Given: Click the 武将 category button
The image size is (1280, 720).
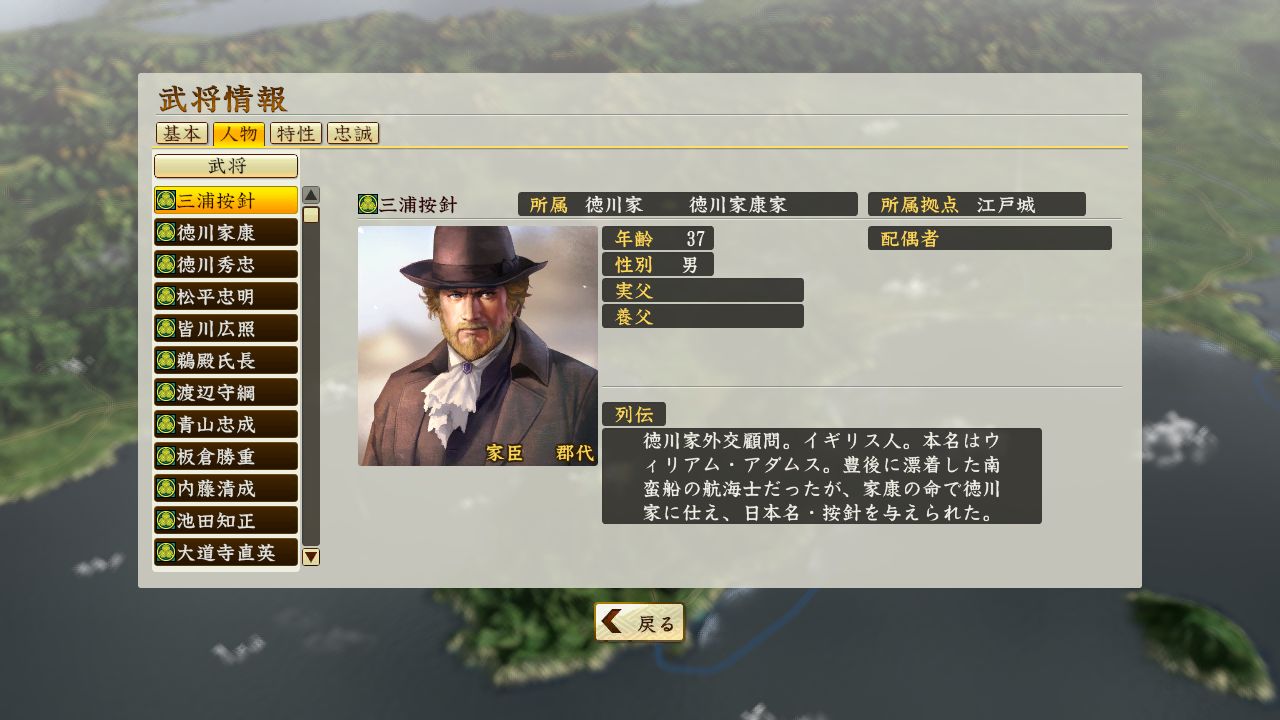Looking at the screenshot, I should pos(224,165).
